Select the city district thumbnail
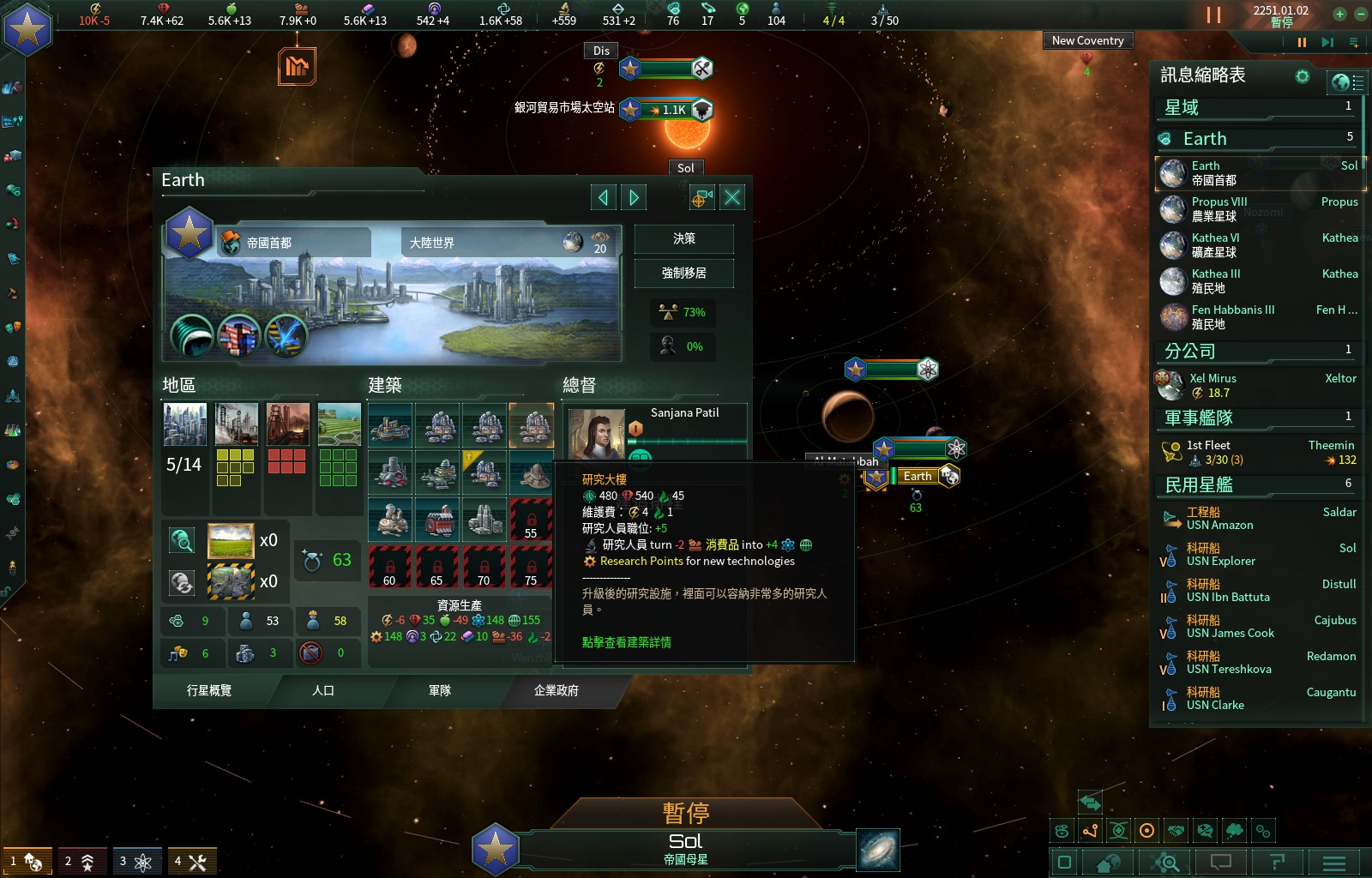This screenshot has width=1372, height=878. click(185, 424)
